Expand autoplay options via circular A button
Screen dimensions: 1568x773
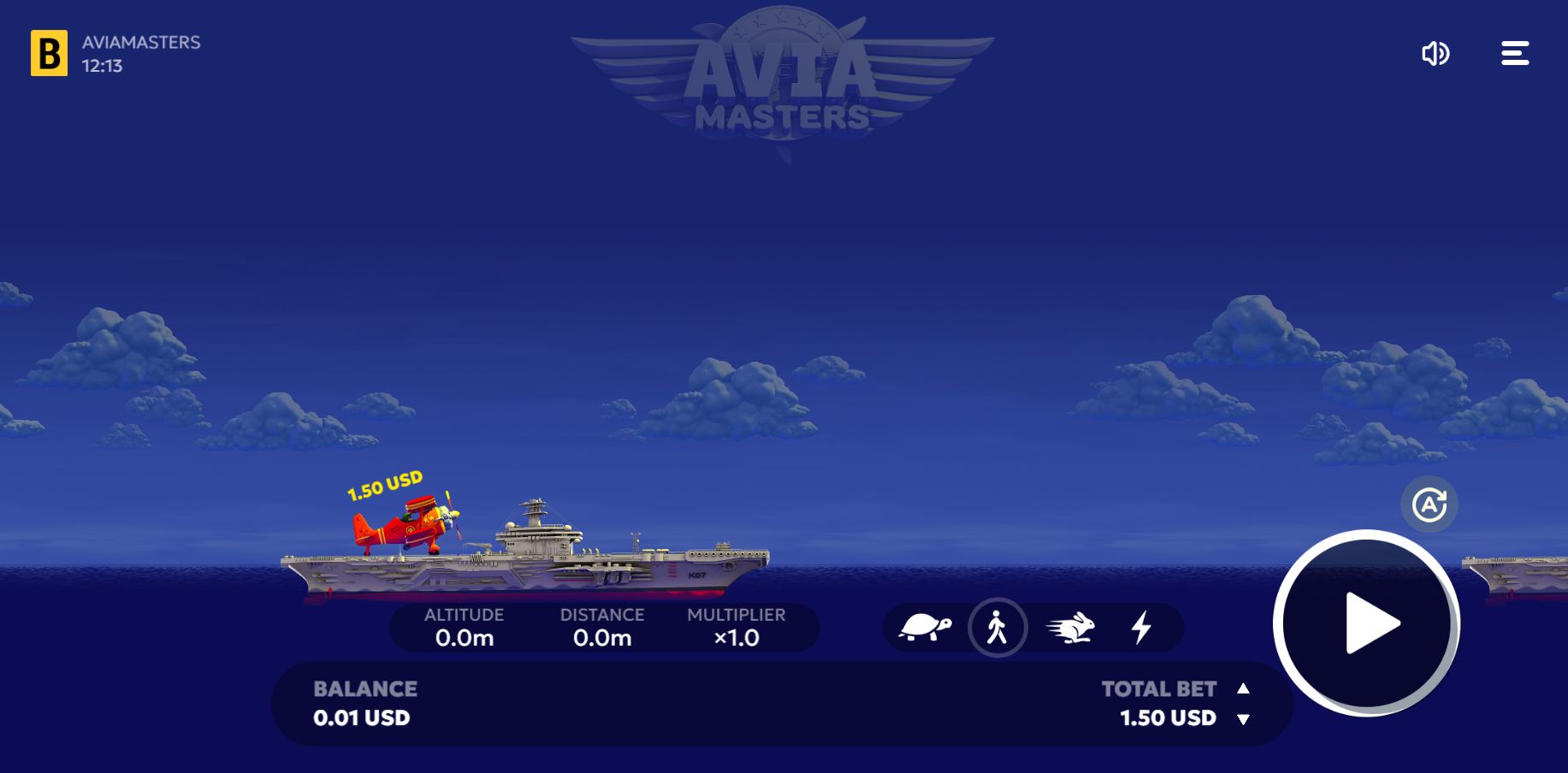tap(1429, 505)
